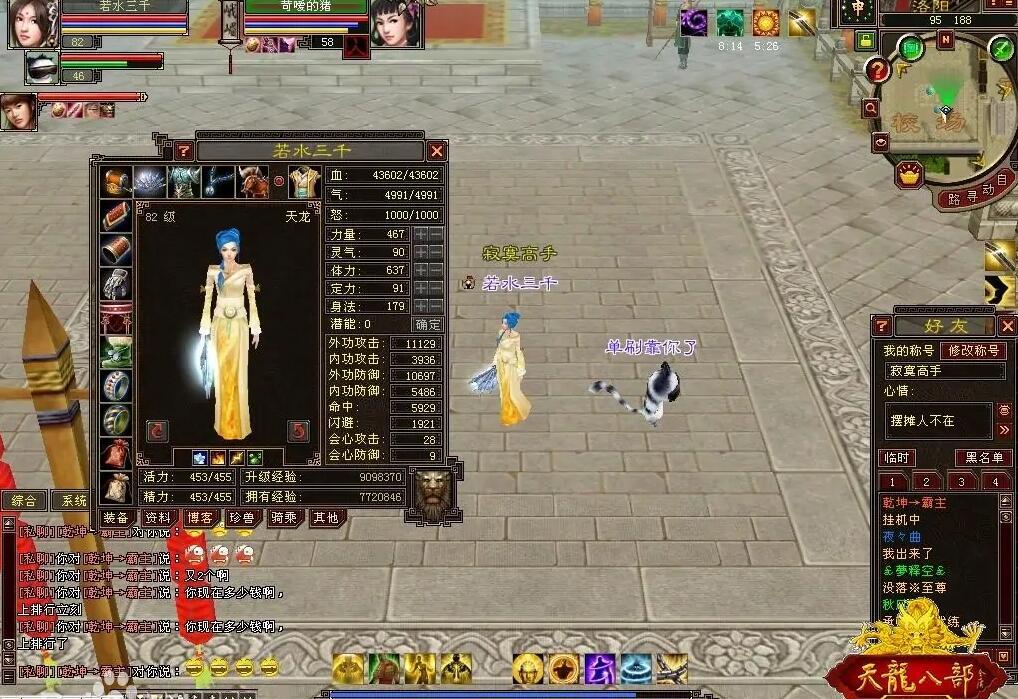This screenshot has height=699, width=1018.
Task: Click the 修改称号 change title button
Action: click(x=975, y=351)
